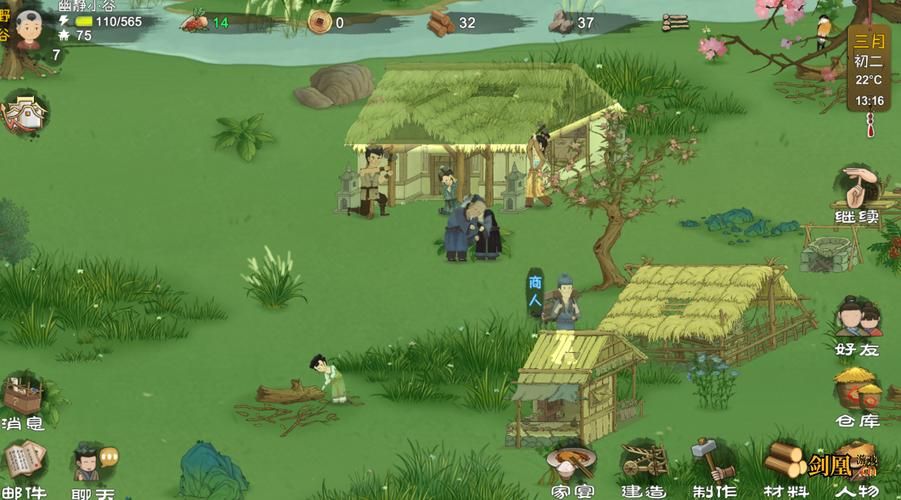
Task: Click the 三月 calendar and weather panel
Action: point(868,68)
